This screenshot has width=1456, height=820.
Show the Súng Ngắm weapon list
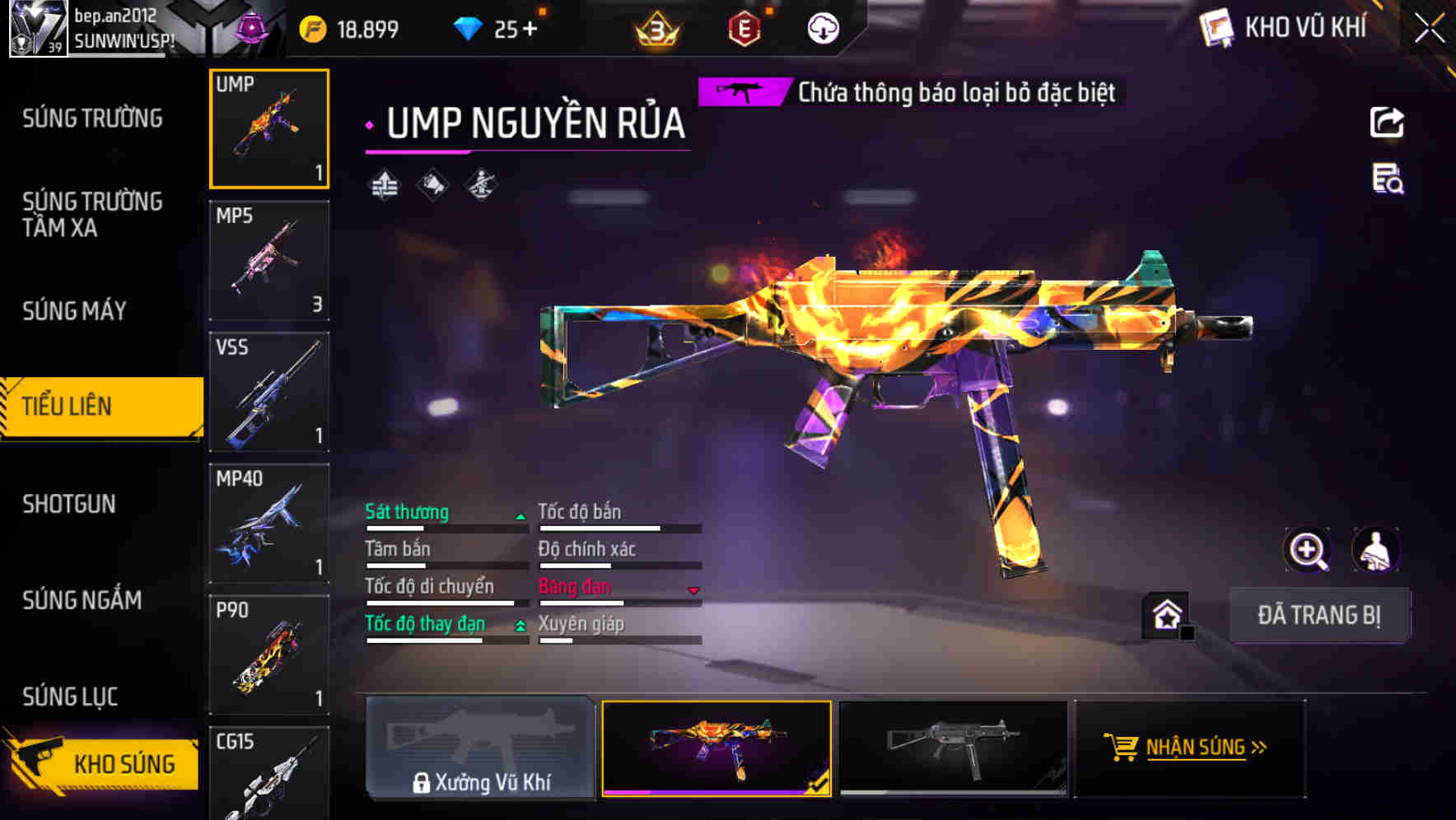coord(82,600)
